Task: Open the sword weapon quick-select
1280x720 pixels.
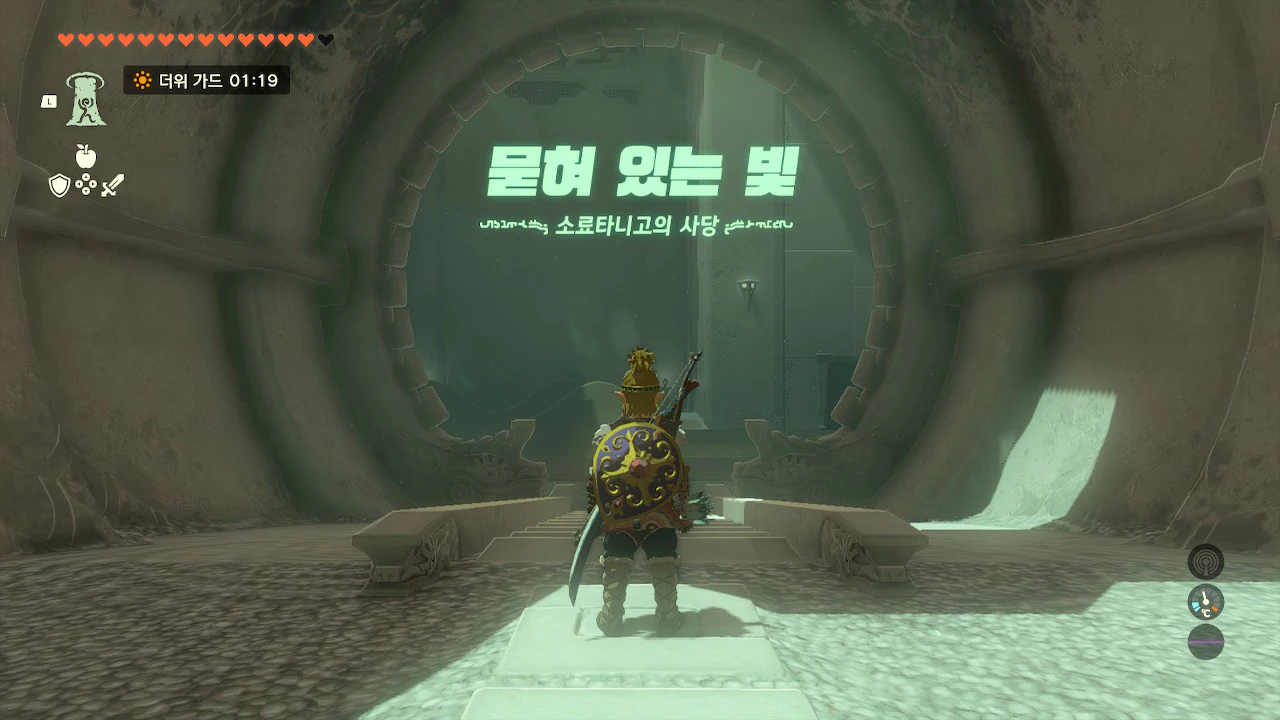Action: [112, 185]
